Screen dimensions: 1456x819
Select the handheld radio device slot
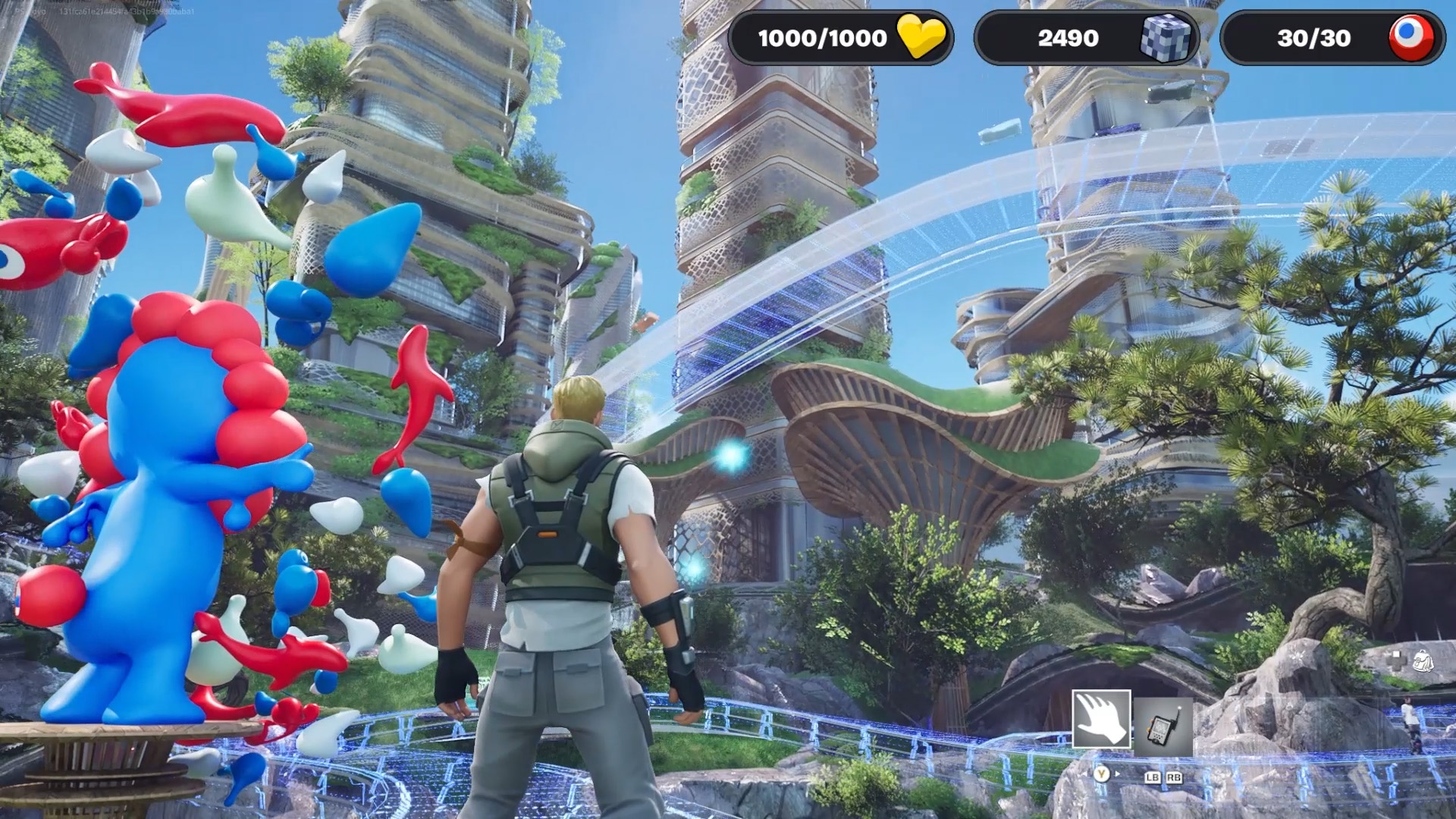(x=1163, y=726)
